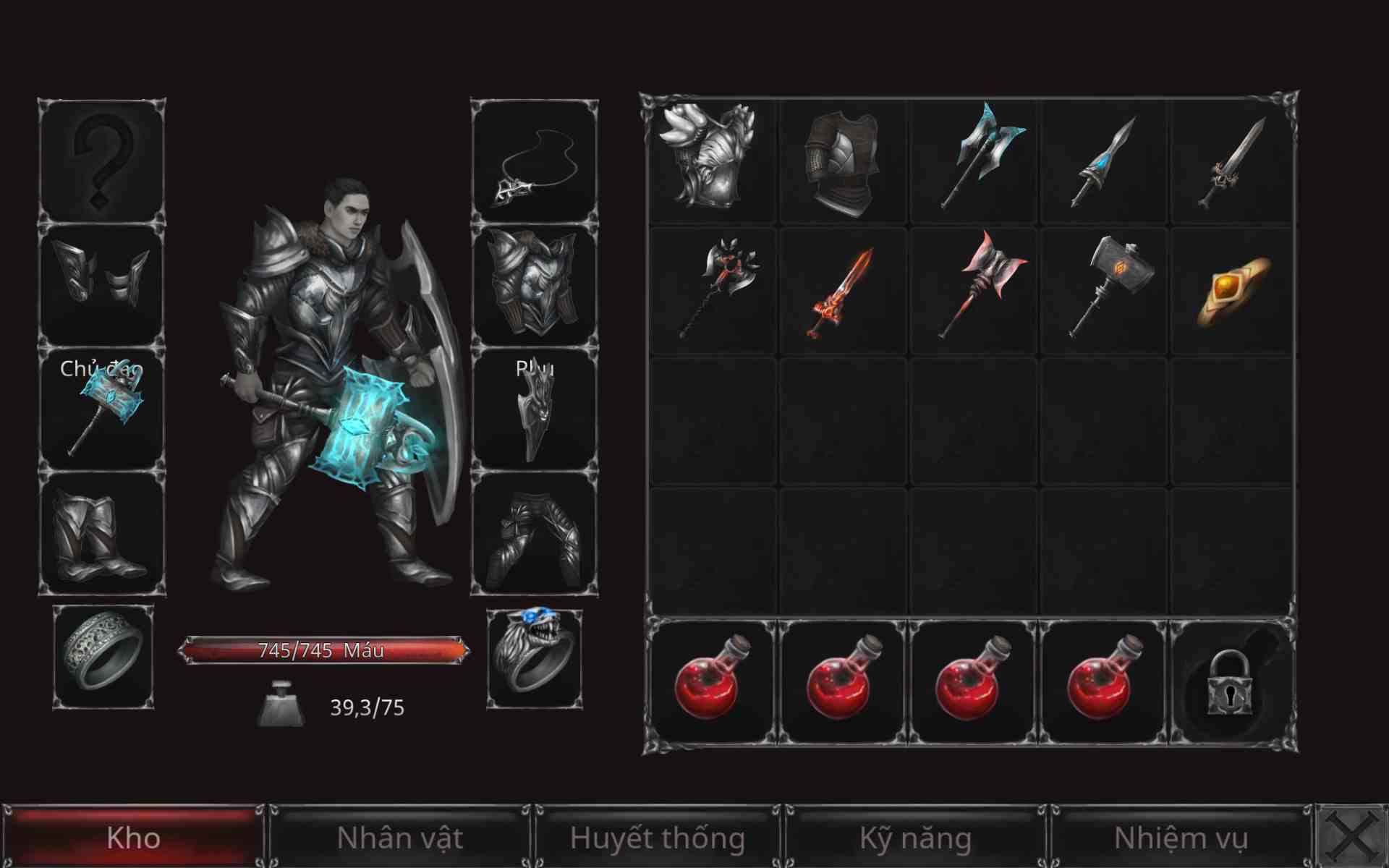Open the Huyết thống tab
1389x868 pixels.
657,838
